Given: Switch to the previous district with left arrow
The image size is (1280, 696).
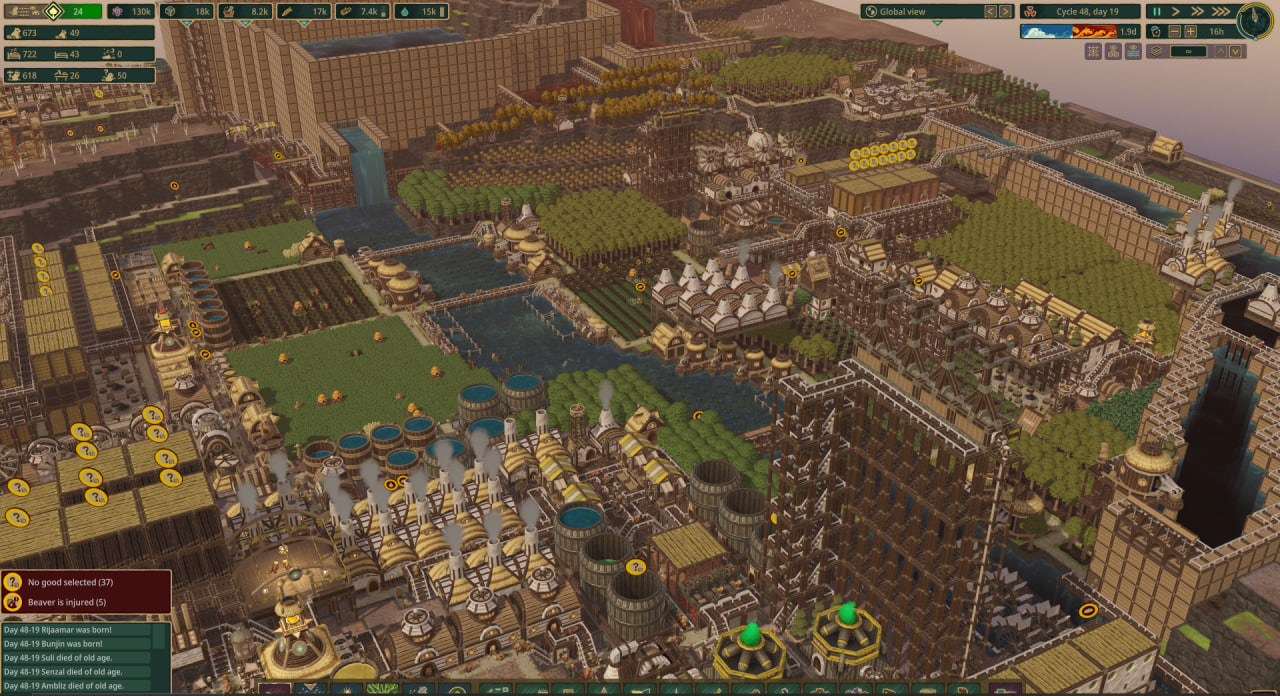Looking at the screenshot, I should [x=990, y=11].
